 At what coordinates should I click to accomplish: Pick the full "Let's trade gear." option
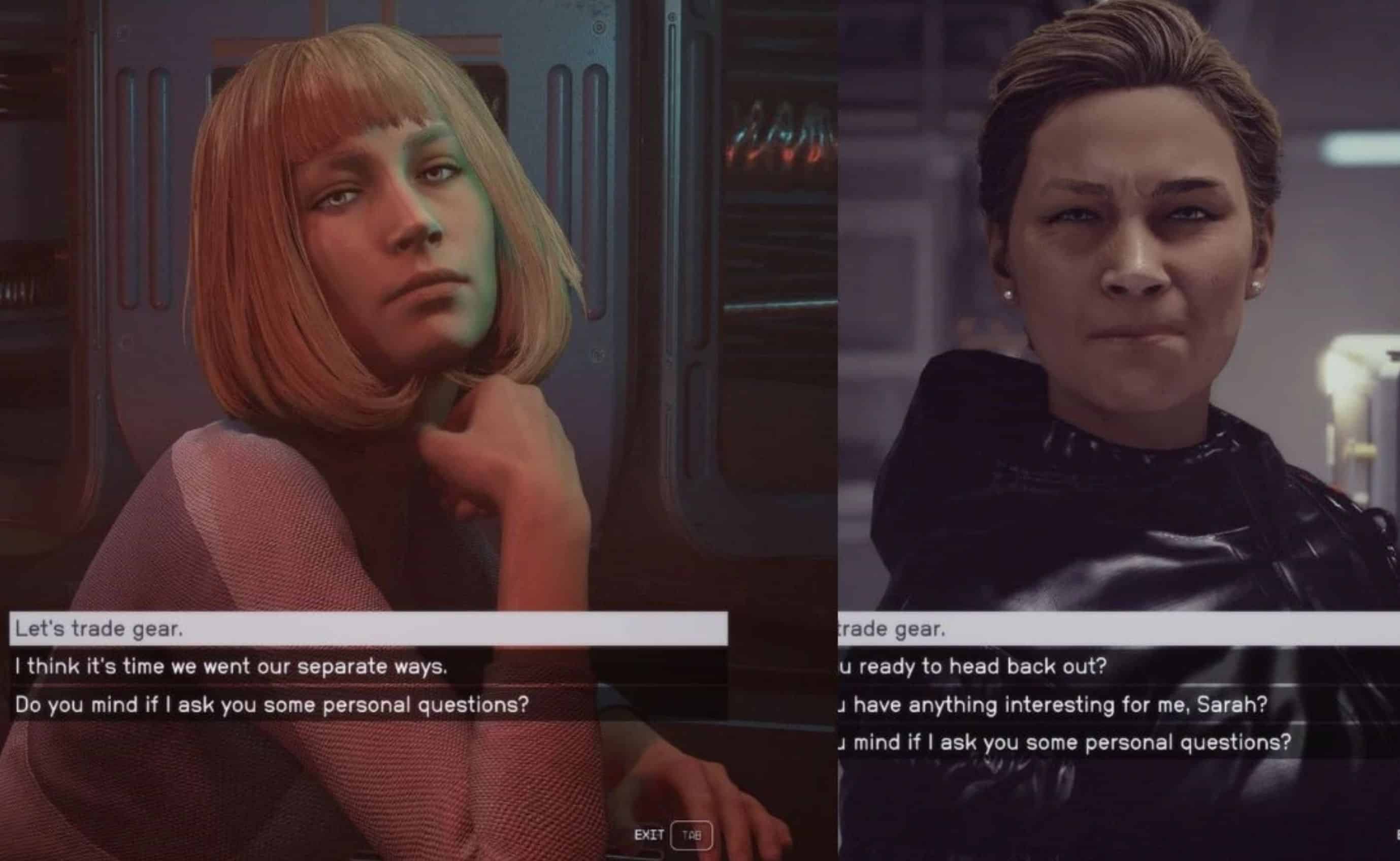pyautogui.click(x=99, y=629)
